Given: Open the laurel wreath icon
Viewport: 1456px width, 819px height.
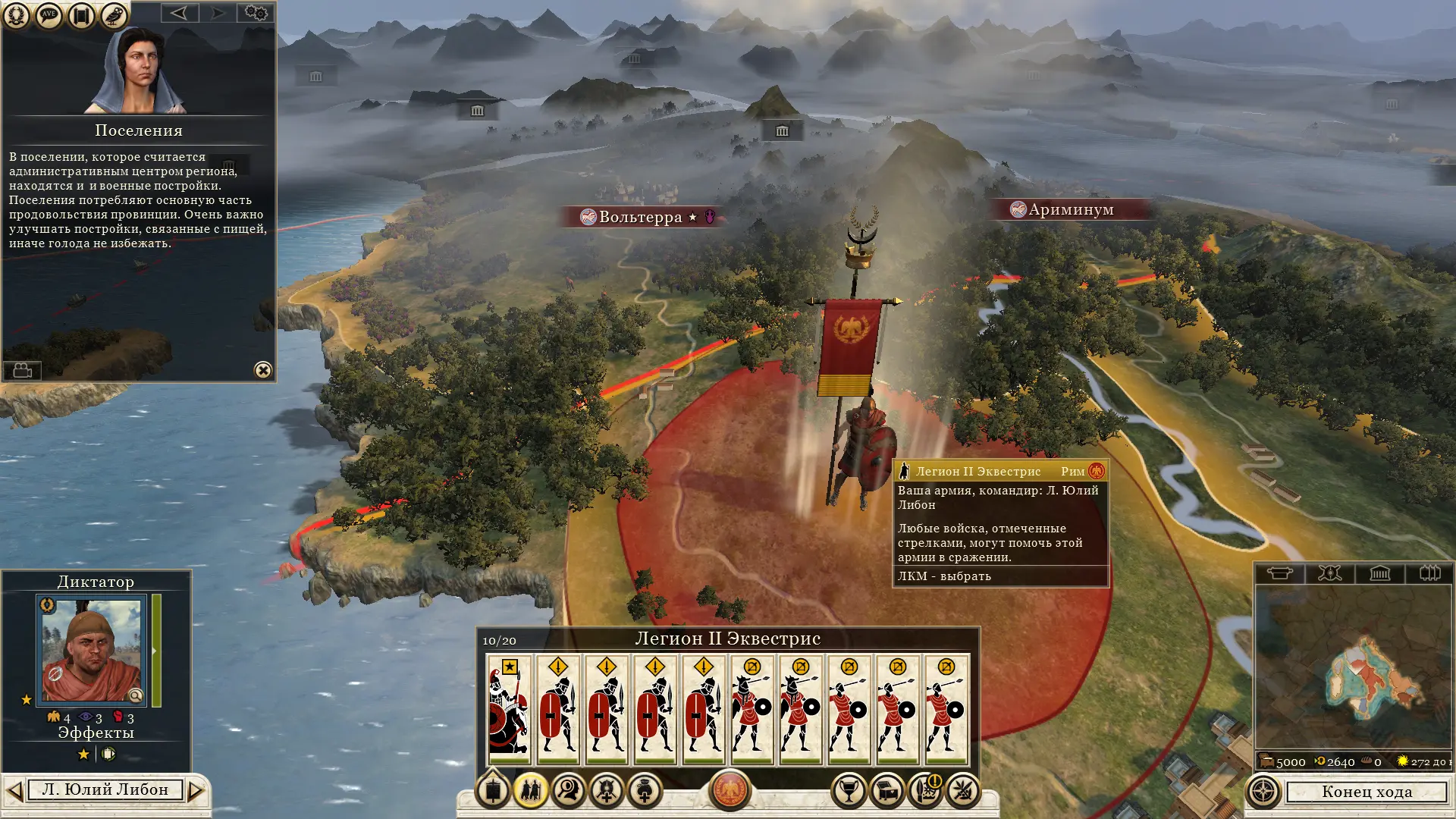Looking at the screenshot, I should click(17, 15).
